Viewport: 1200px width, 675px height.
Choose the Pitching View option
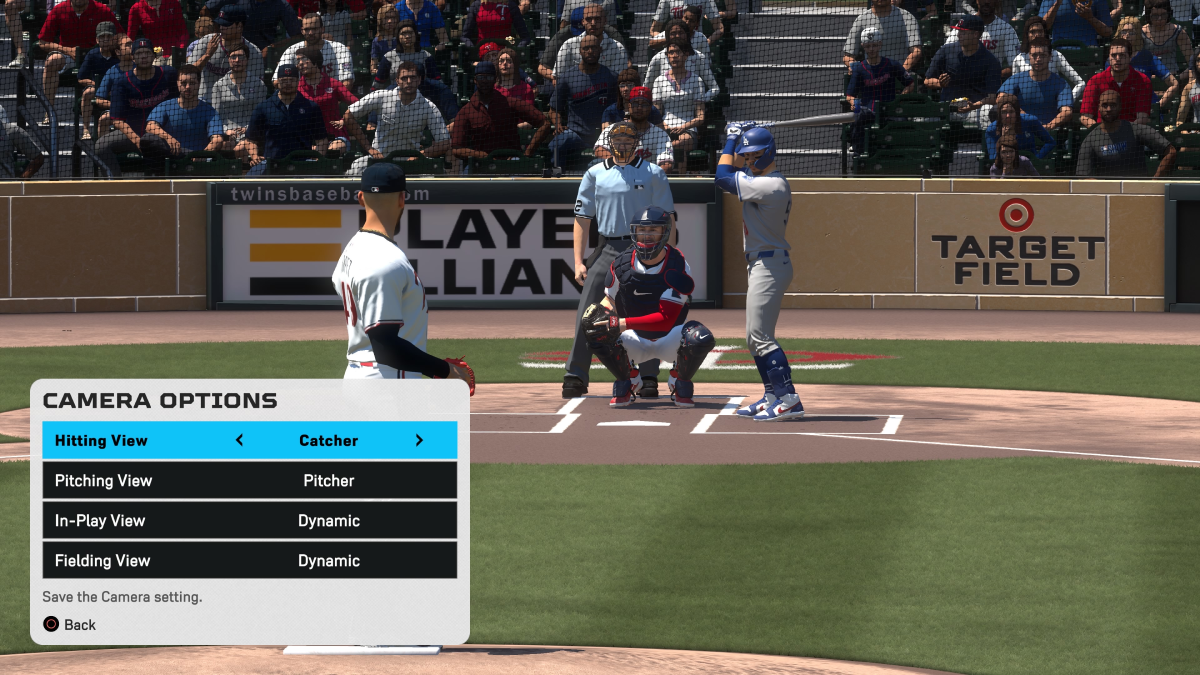pos(249,481)
